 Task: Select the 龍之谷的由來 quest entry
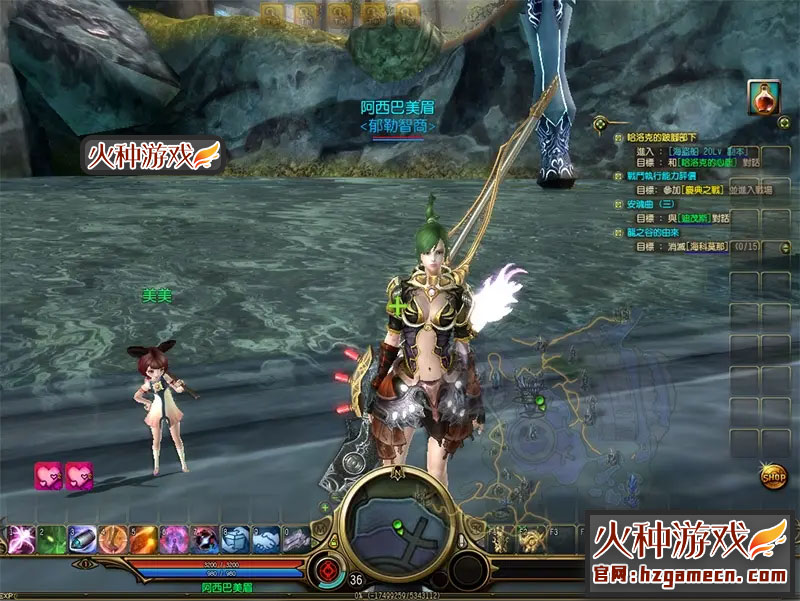point(659,231)
